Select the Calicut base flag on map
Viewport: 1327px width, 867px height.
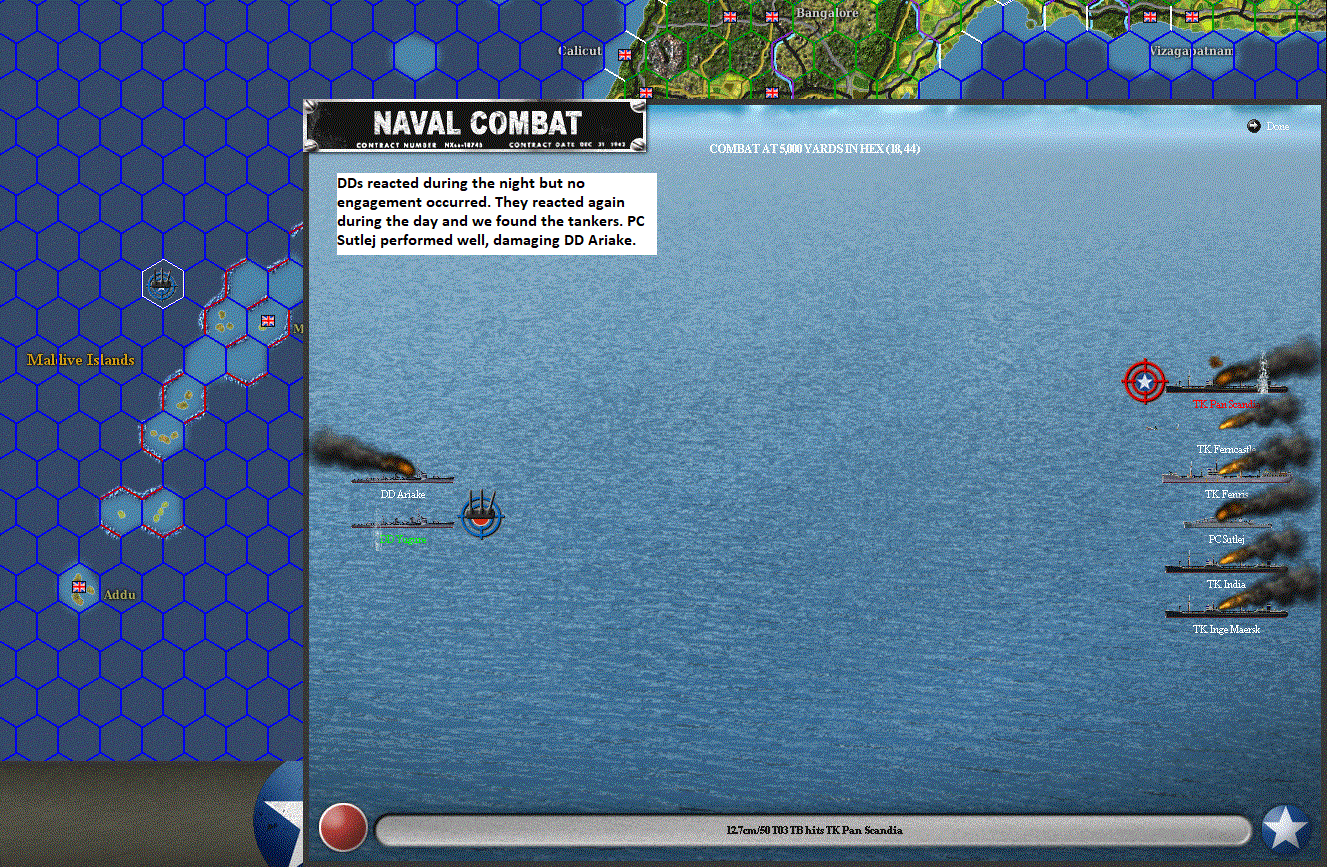pyautogui.click(x=625, y=55)
